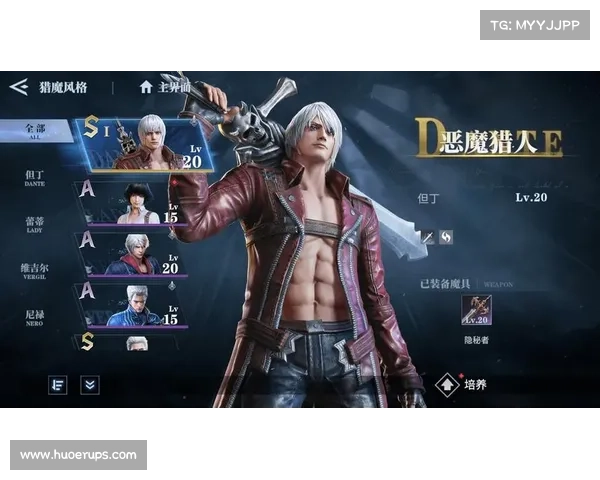The height and width of the screenshot is (480, 600).
Task: Choose the 尼禄 (Nero) filter tab
Action: point(36,317)
